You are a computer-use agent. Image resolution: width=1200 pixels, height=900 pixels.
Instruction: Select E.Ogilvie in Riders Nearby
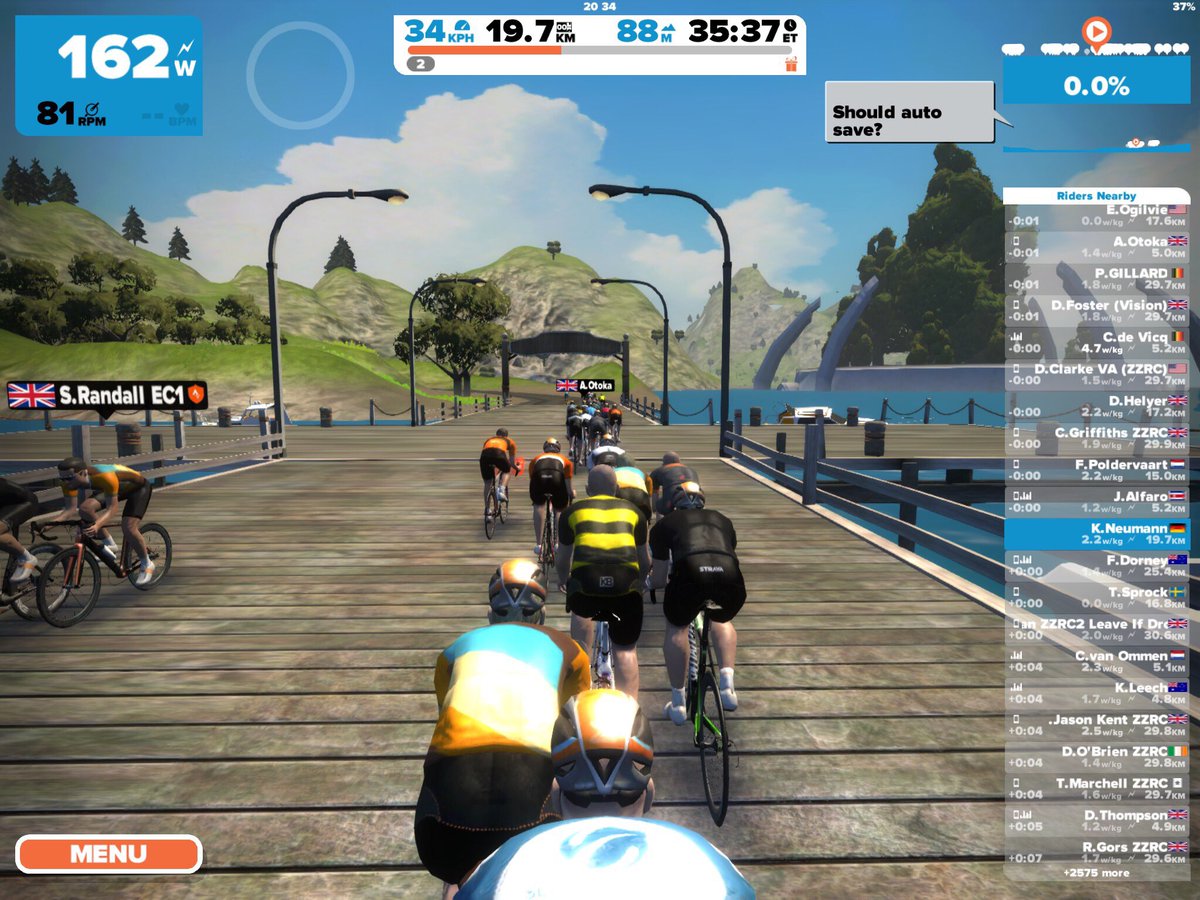click(x=1096, y=215)
